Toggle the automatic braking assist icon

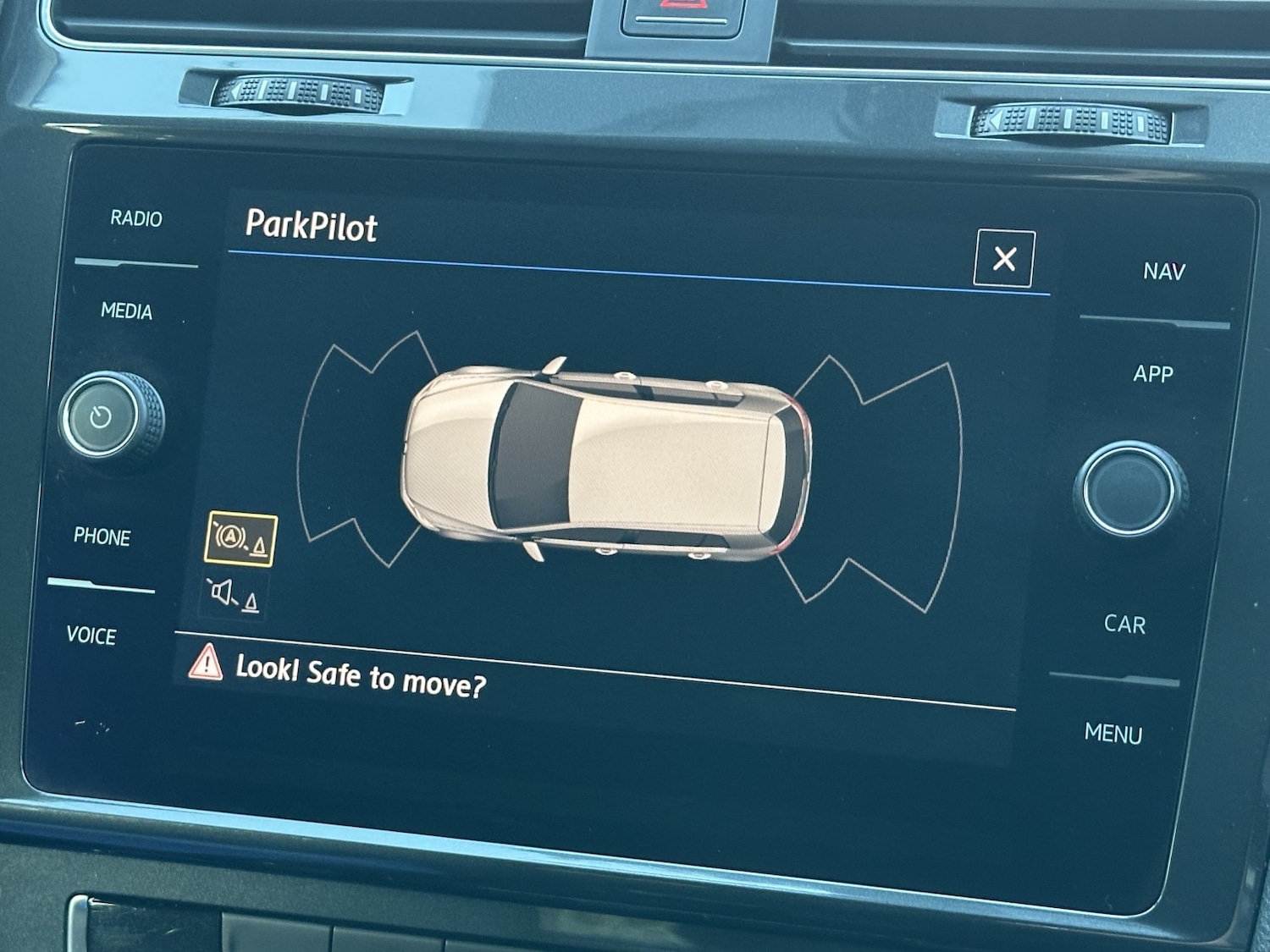(241, 538)
